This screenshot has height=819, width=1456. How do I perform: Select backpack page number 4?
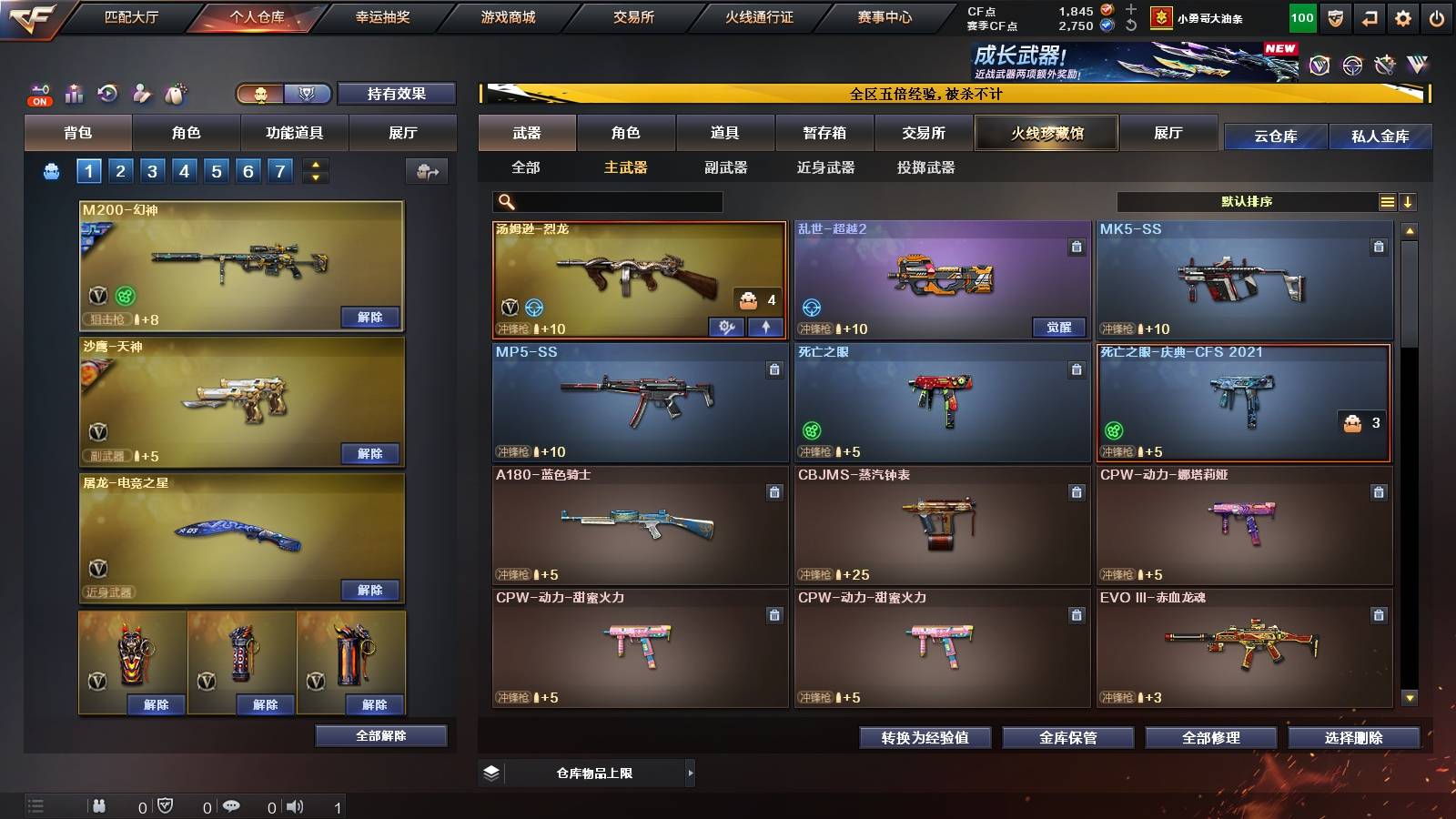coord(182,170)
